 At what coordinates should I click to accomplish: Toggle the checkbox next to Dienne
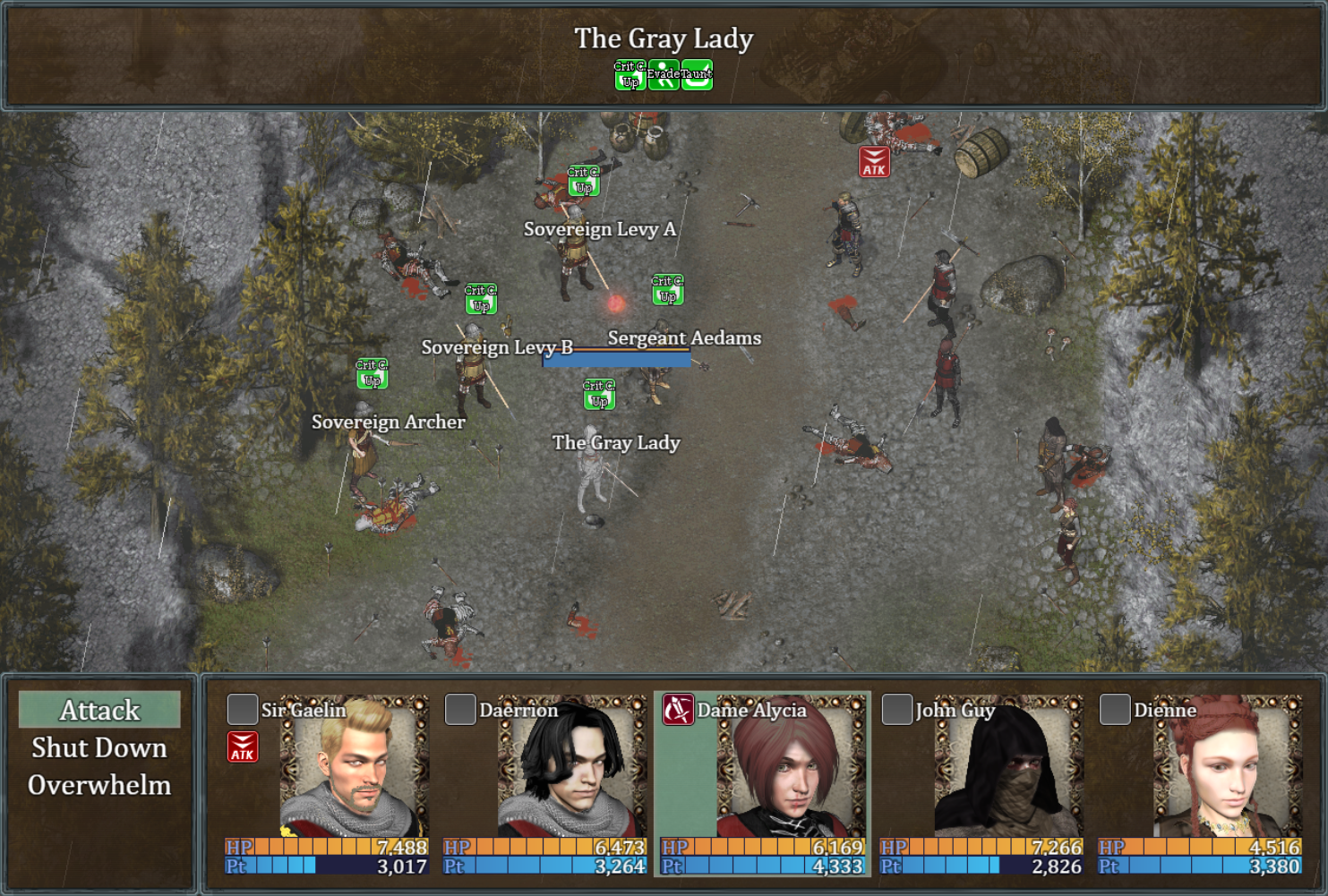(1114, 710)
